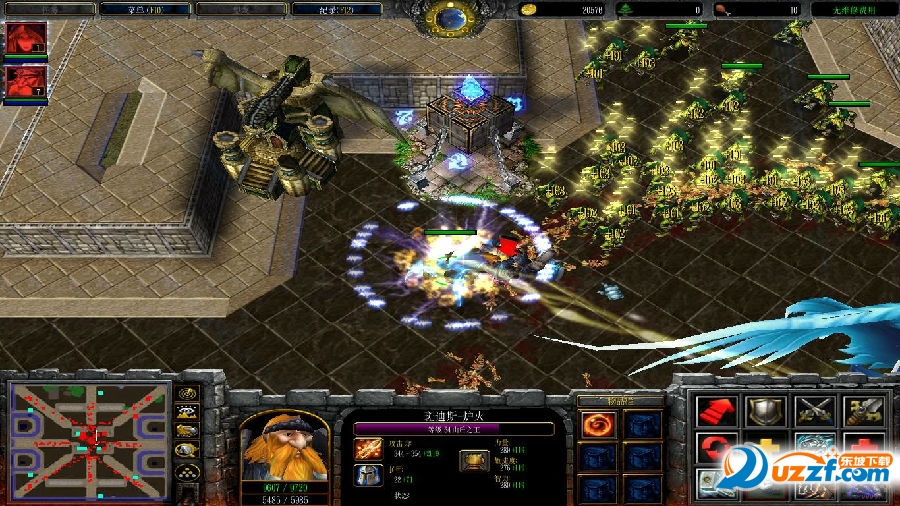Open the Quests menu at top-left

(x=50, y=9)
